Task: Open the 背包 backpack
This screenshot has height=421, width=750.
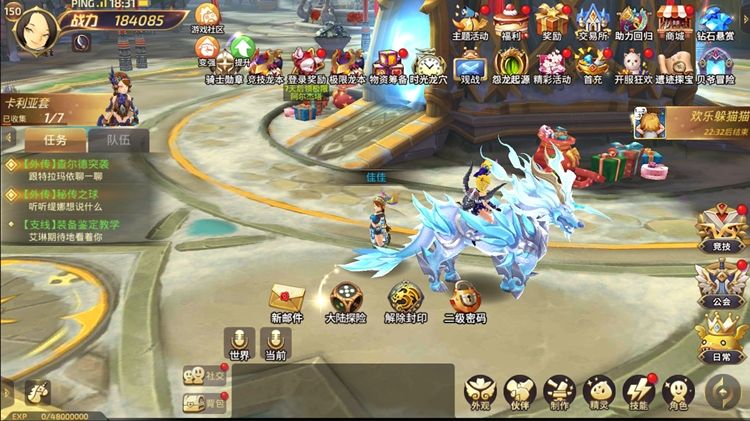Action: 203,403
